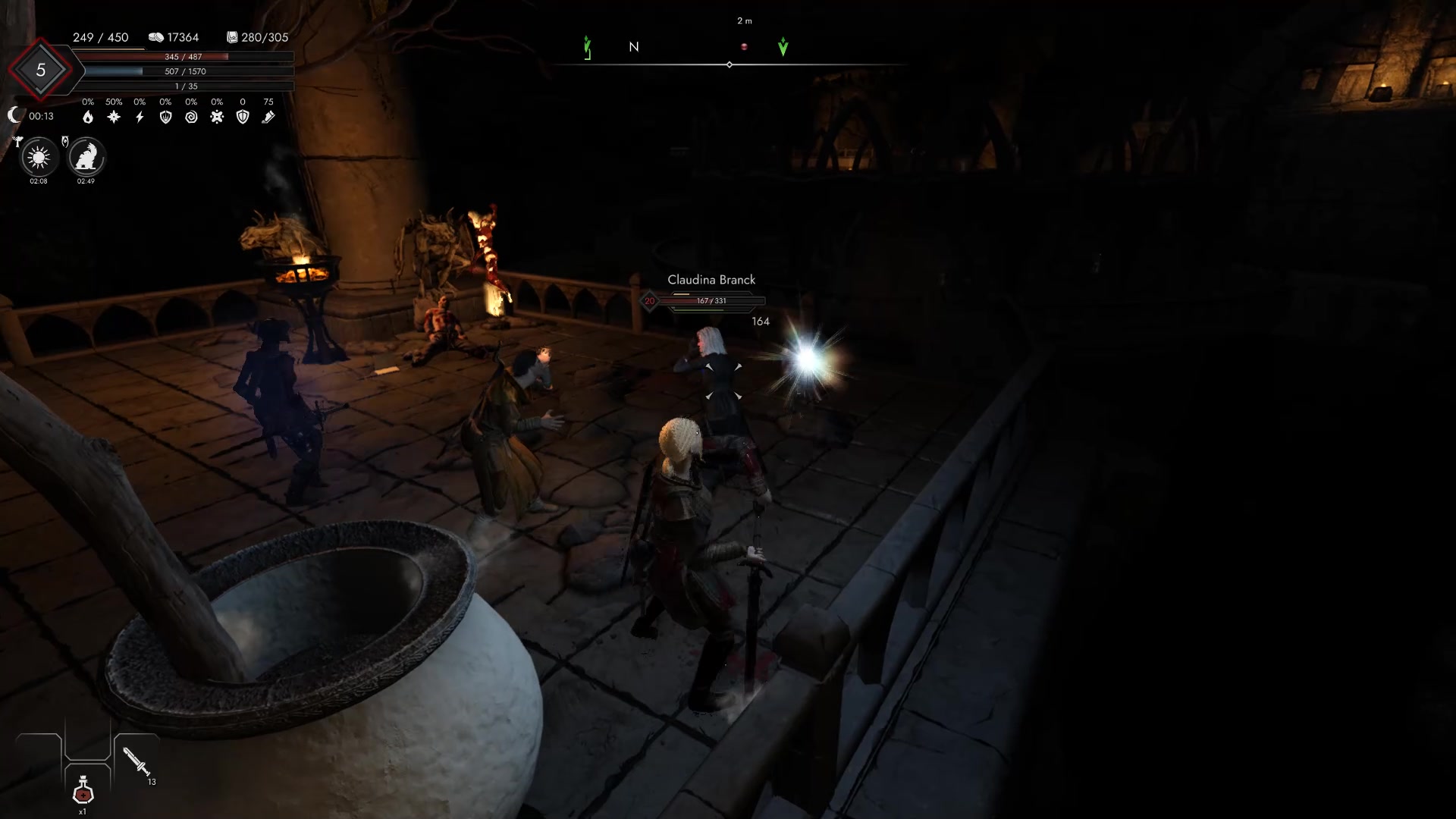The image size is (1456, 819).
Task: Click the Claudina Branck nameplate
Action: coord(710,279)
